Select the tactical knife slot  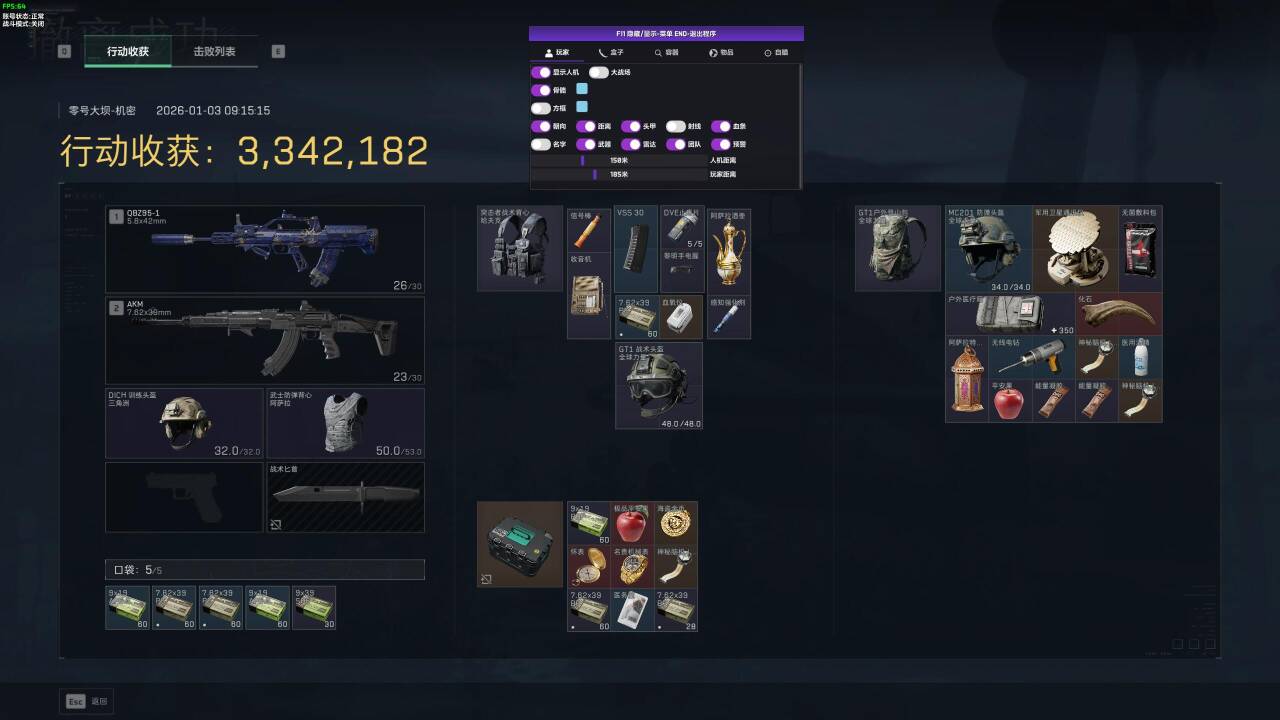345,497
